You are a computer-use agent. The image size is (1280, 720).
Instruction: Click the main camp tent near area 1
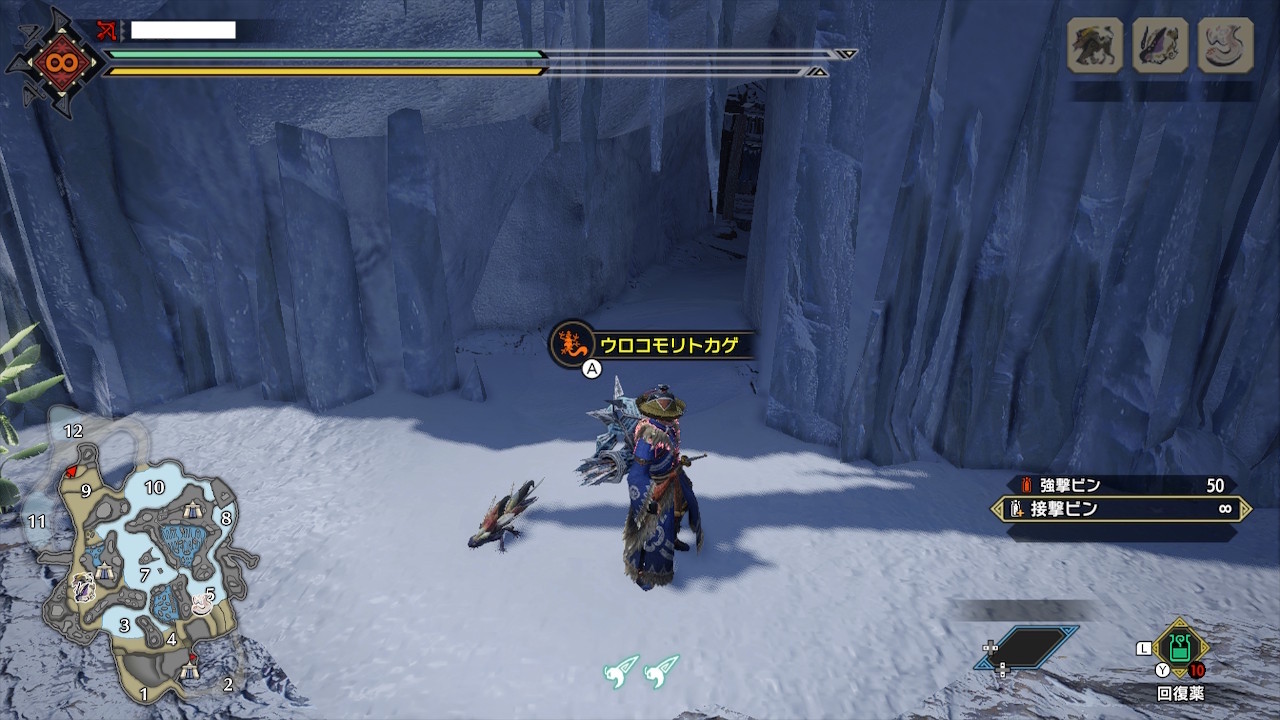(x=190, y=671)
